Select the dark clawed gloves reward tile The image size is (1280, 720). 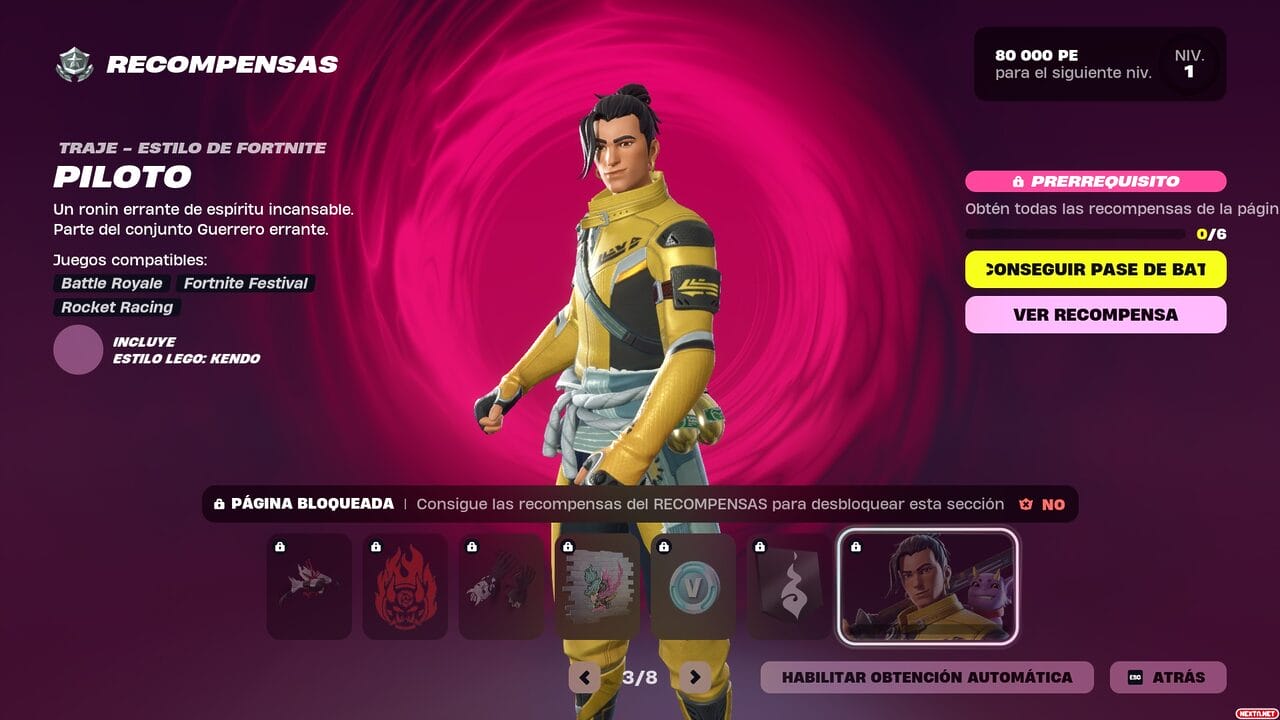coord(501,586)
